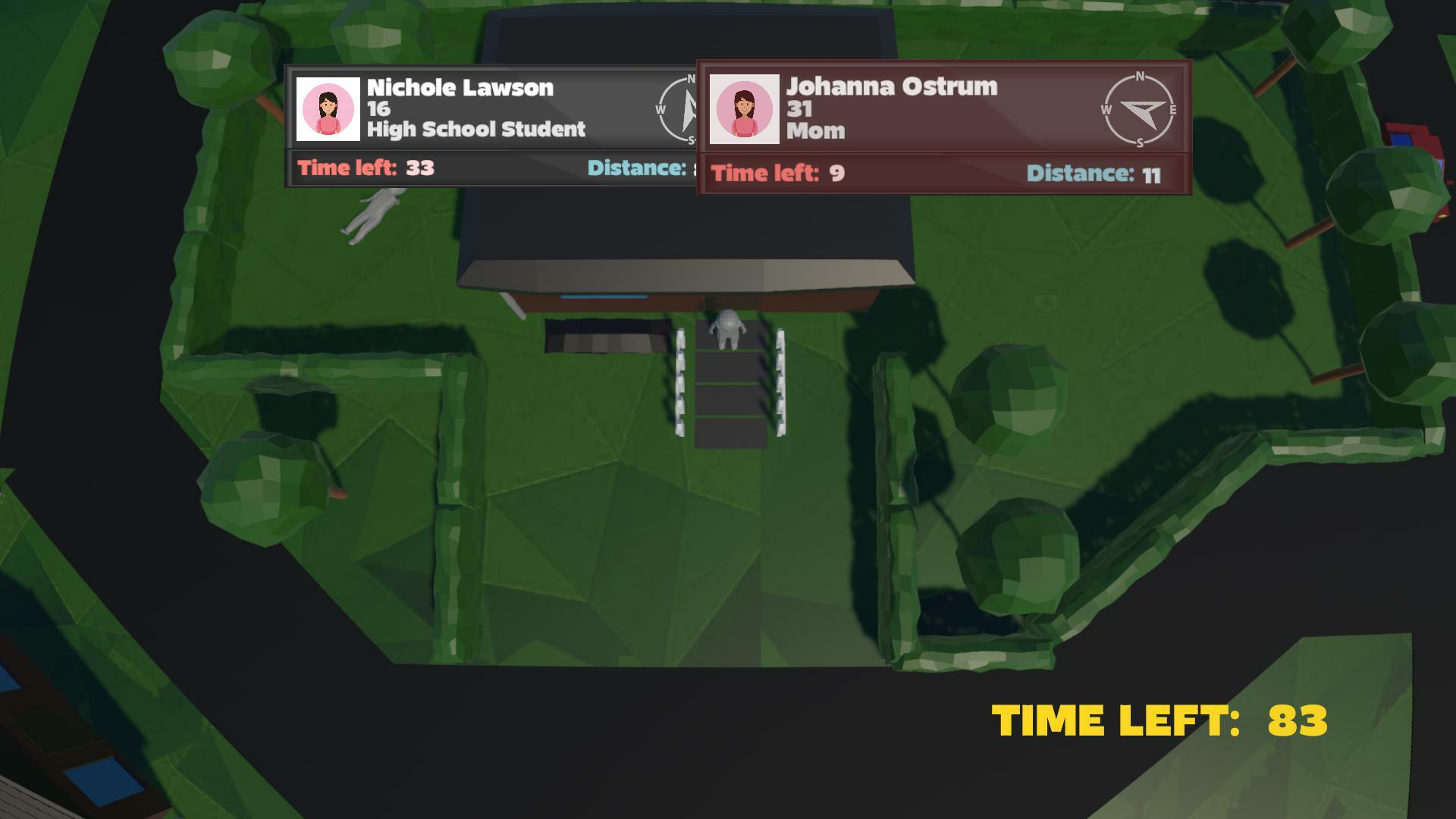Click the High School Student subtitle
This screenshot has width=1456, height=819.
[477, 129]
